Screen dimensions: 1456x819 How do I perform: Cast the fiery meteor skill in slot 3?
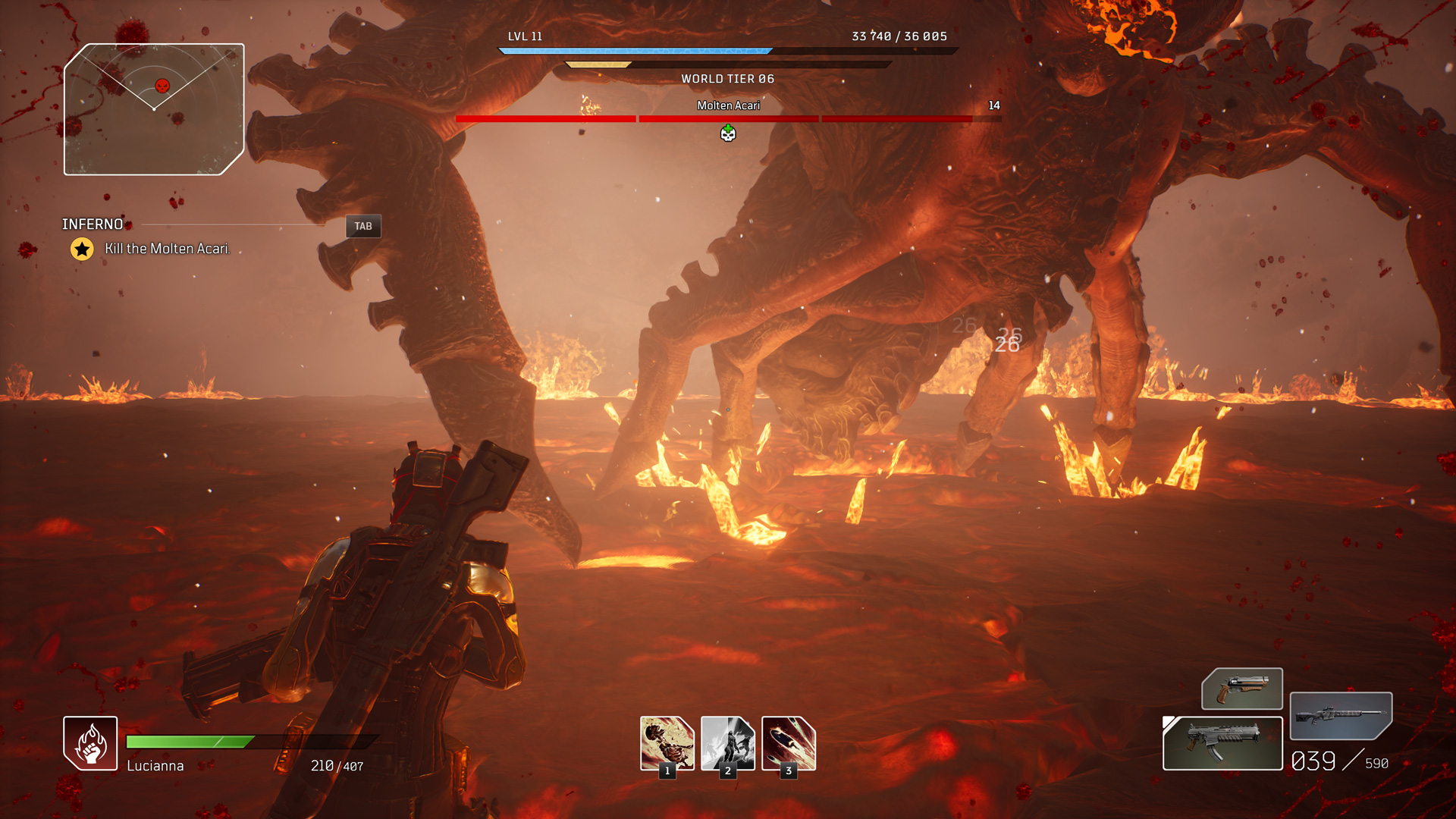(x=789, y=743)
